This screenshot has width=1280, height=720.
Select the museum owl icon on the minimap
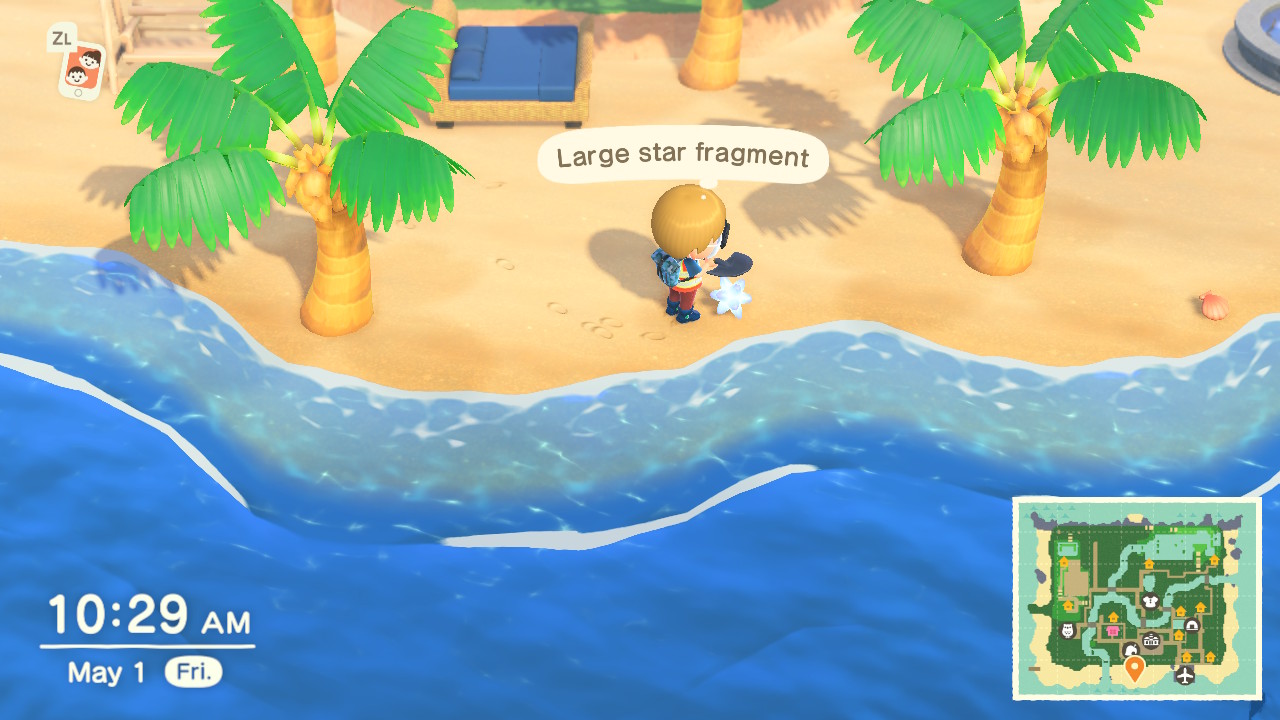(x=1066, y=629)
